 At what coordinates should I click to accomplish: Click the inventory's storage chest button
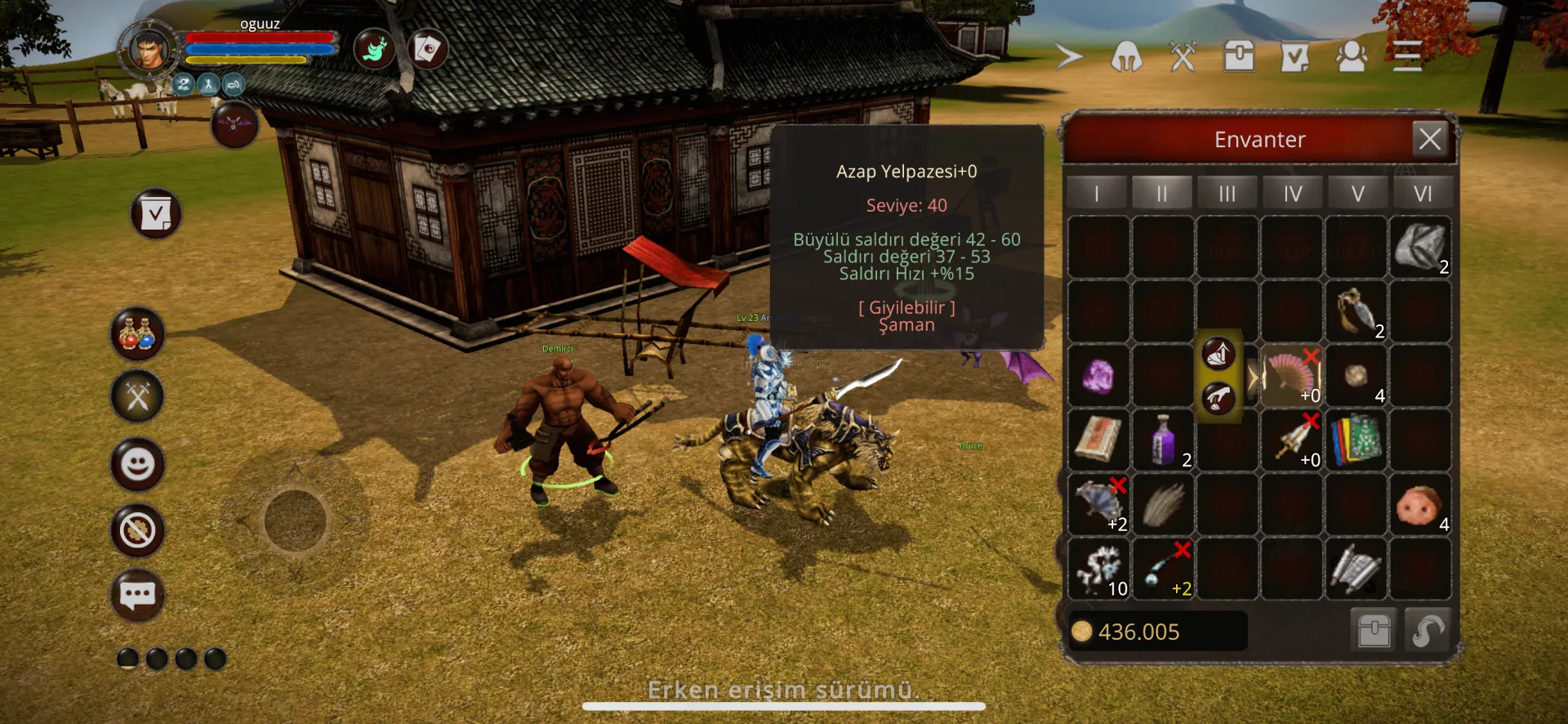1374,631
